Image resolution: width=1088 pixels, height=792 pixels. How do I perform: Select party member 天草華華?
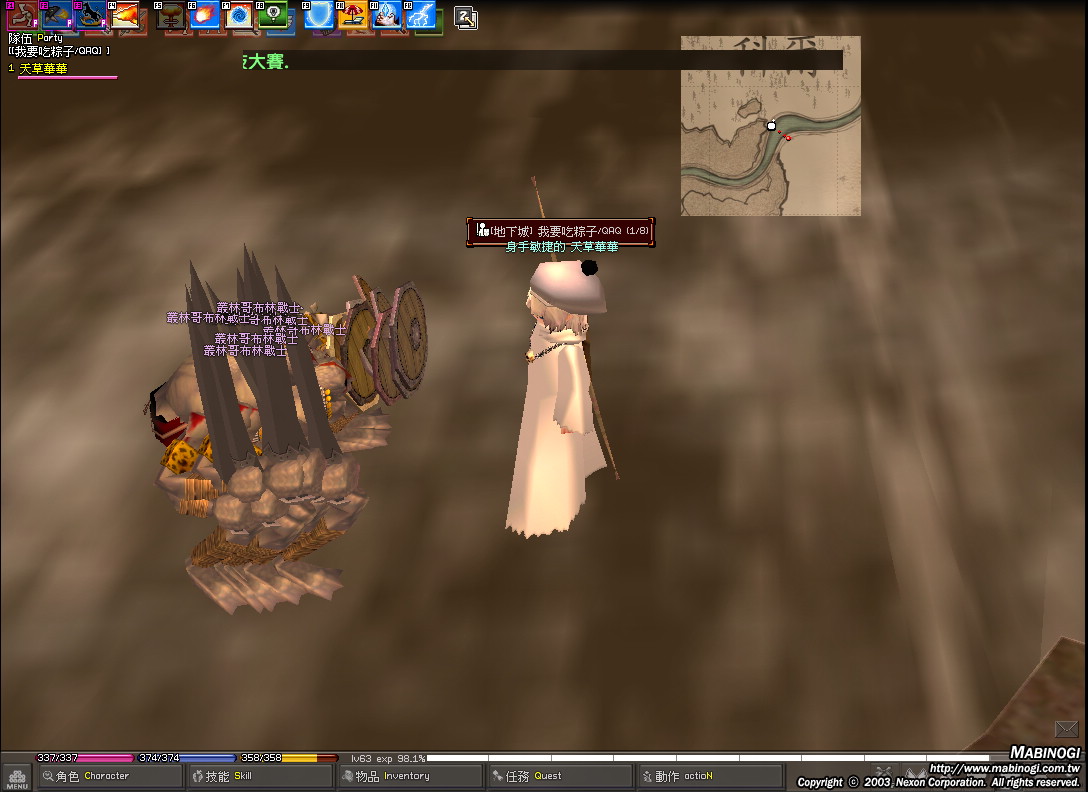[44, 68]
